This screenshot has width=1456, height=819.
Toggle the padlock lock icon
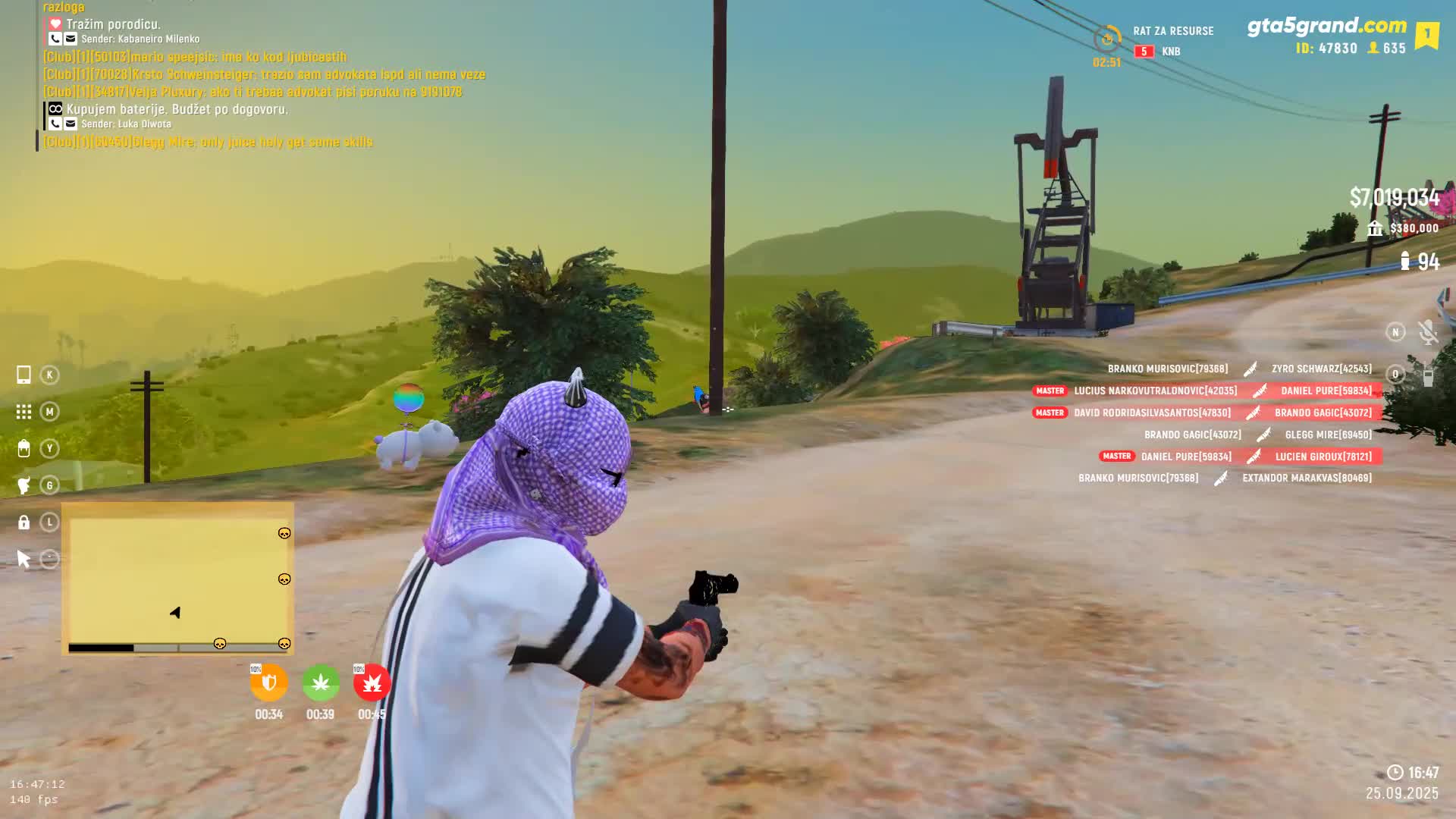(24, 522)
